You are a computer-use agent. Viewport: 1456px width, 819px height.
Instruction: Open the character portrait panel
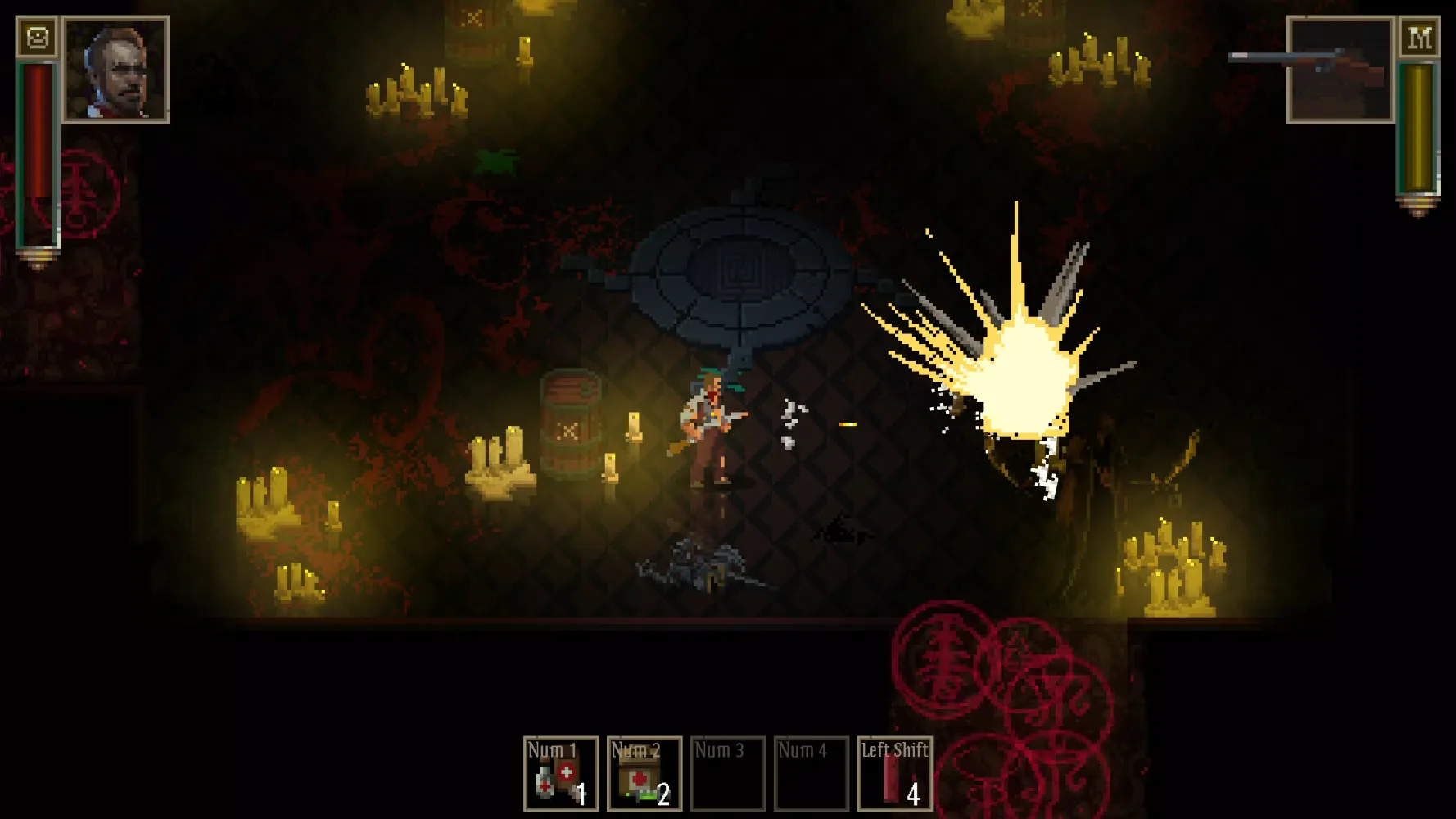point(115,70)
